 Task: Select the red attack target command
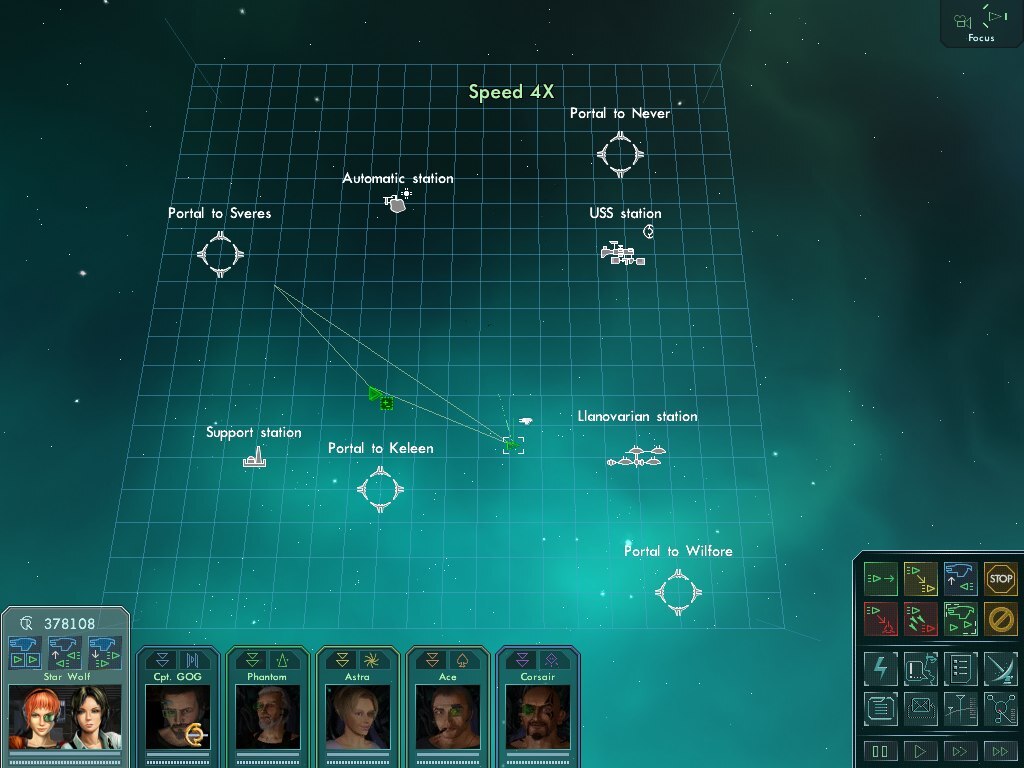[880, 618]
